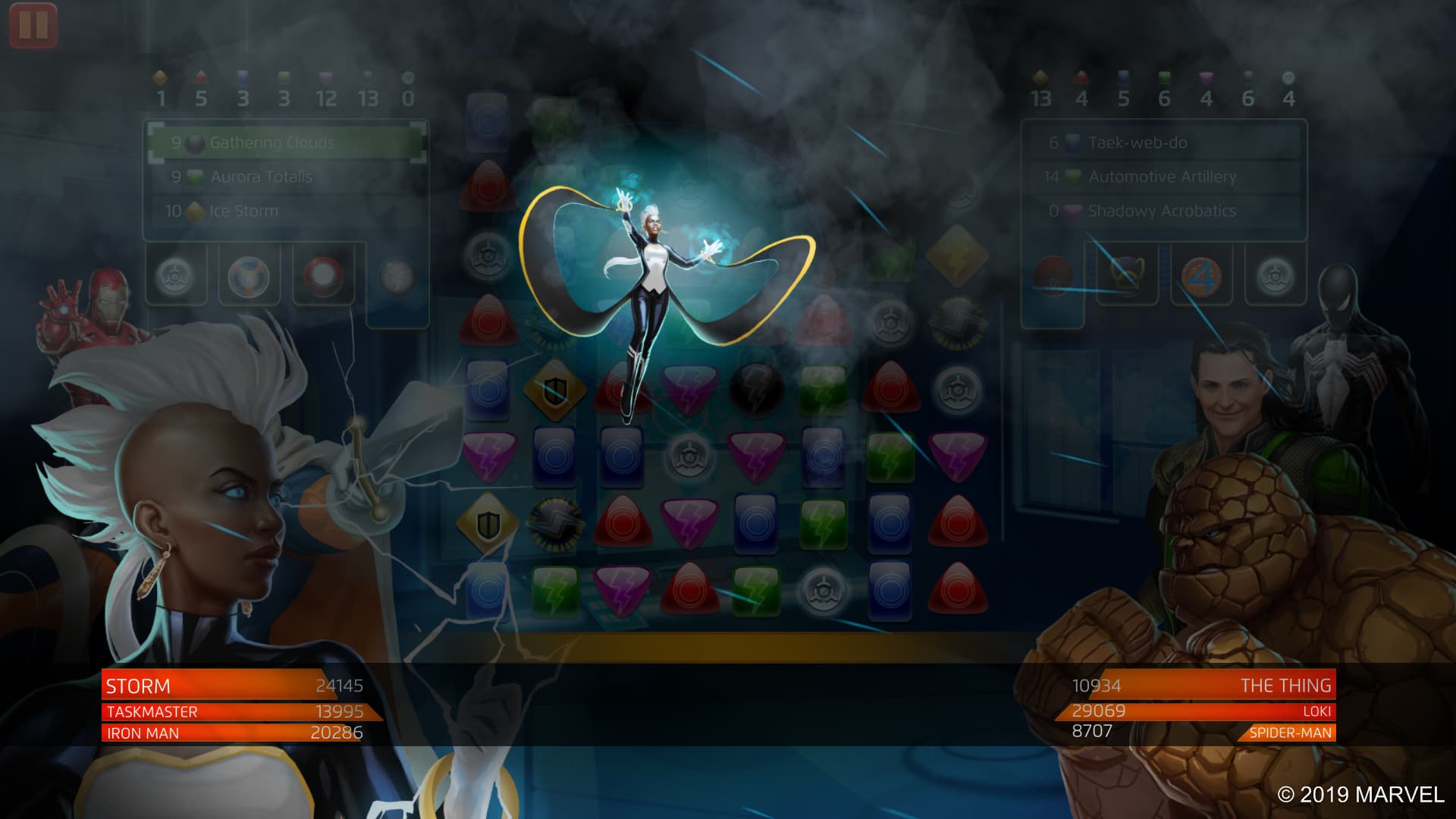Inspect the Automotive Artillery ability

pos(1163,177)
